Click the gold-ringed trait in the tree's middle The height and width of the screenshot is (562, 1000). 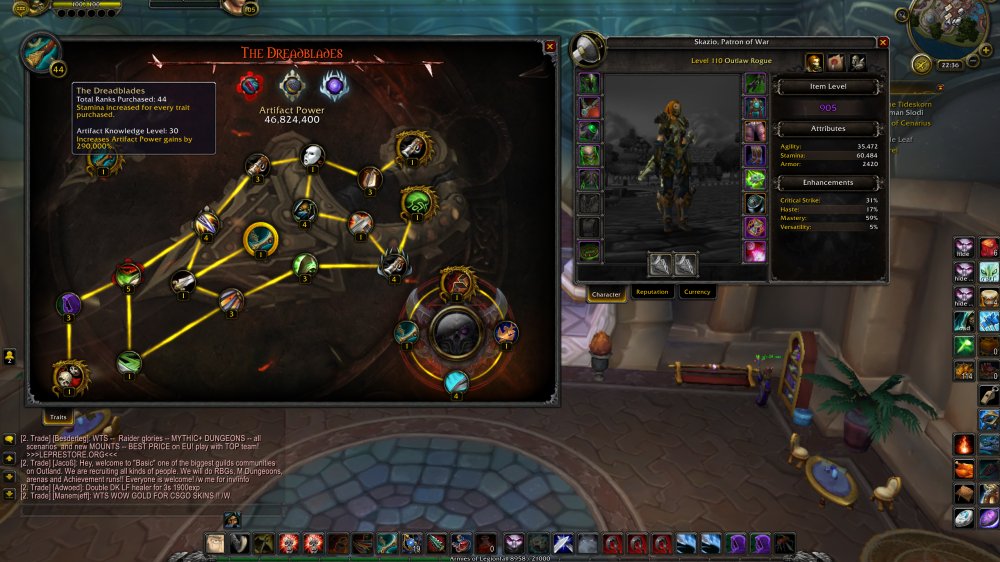click(x=261, y=239)
